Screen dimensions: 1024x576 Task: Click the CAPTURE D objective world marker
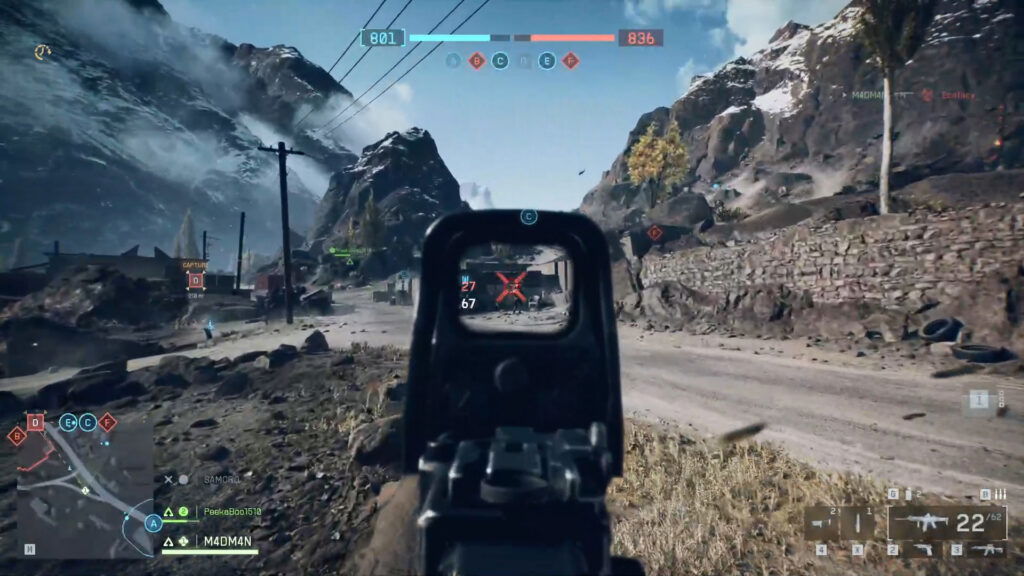click(x=195, y=279)
